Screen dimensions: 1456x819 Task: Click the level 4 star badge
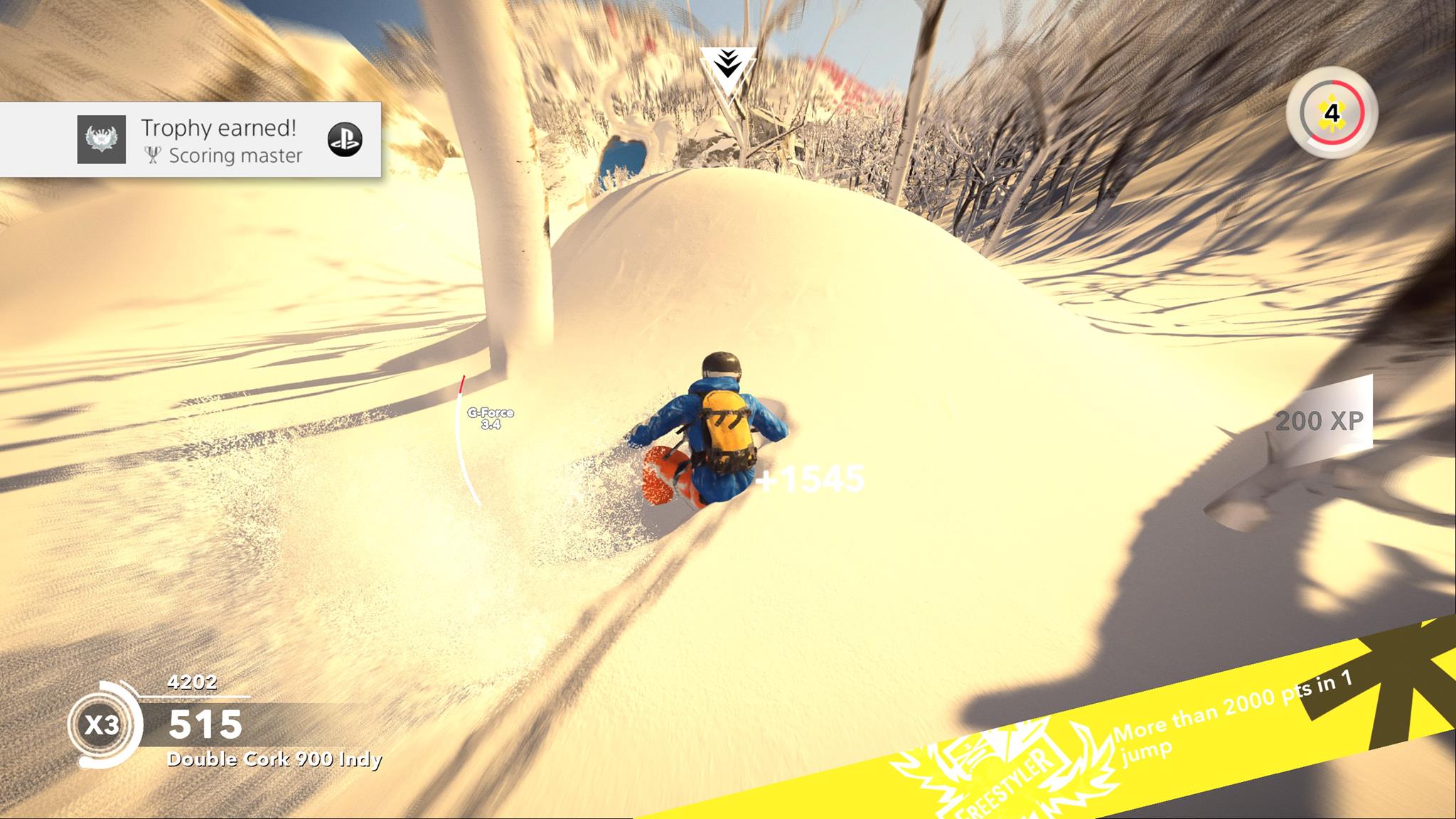(1332, 113)
